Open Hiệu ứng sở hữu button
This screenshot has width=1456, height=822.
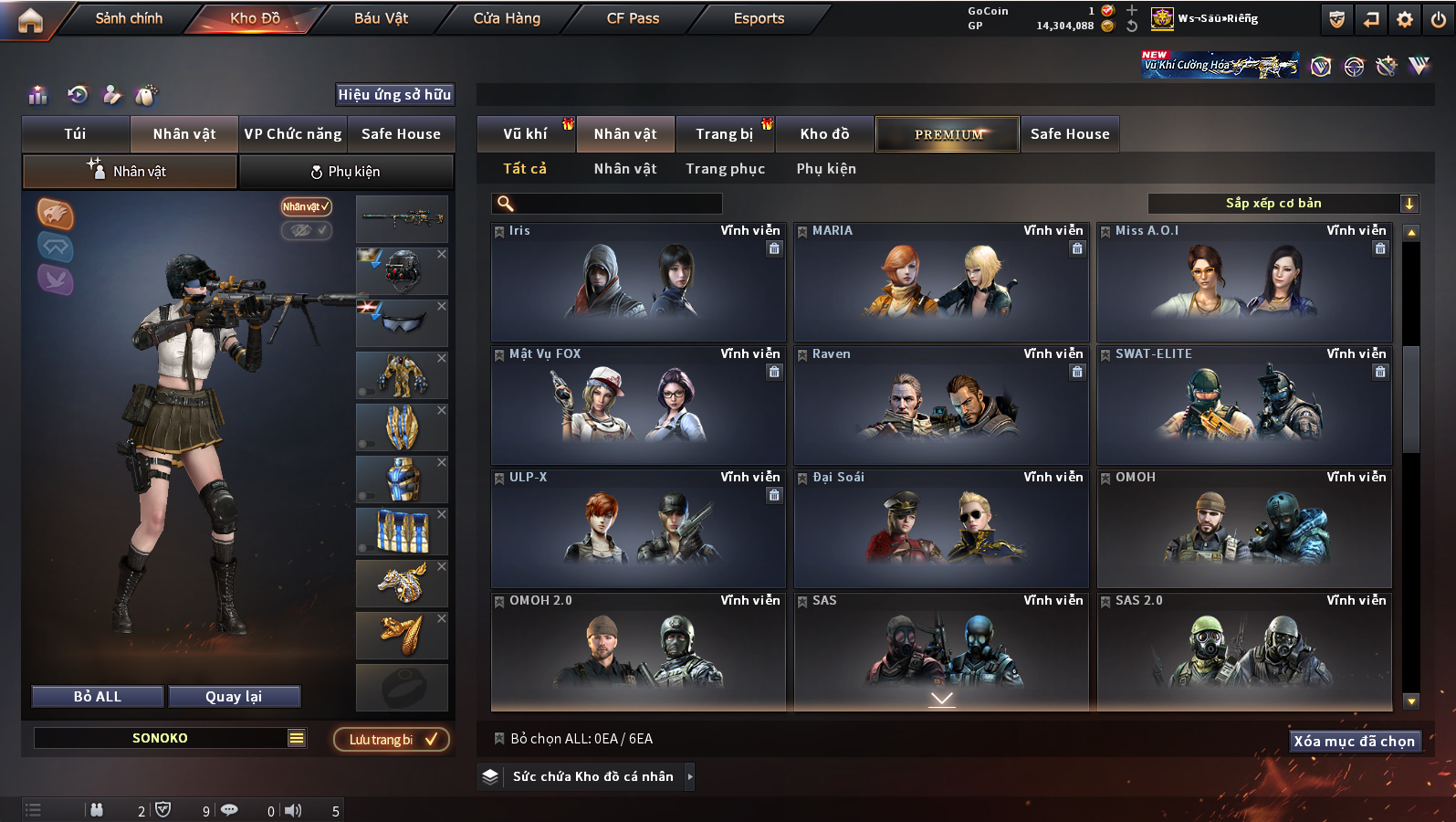click(394, 94)
